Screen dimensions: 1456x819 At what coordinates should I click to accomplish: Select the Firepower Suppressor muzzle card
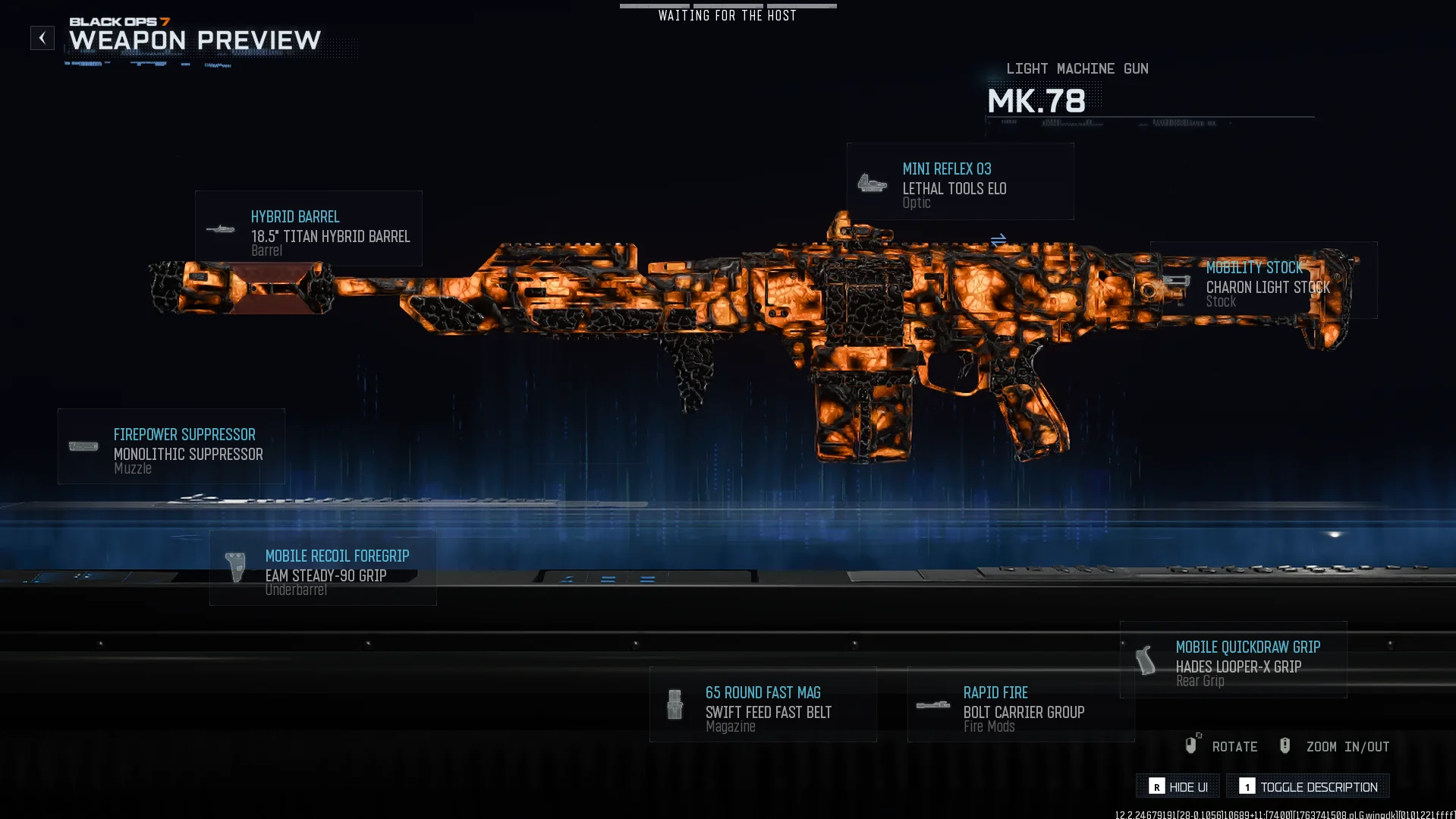point(171,447)
